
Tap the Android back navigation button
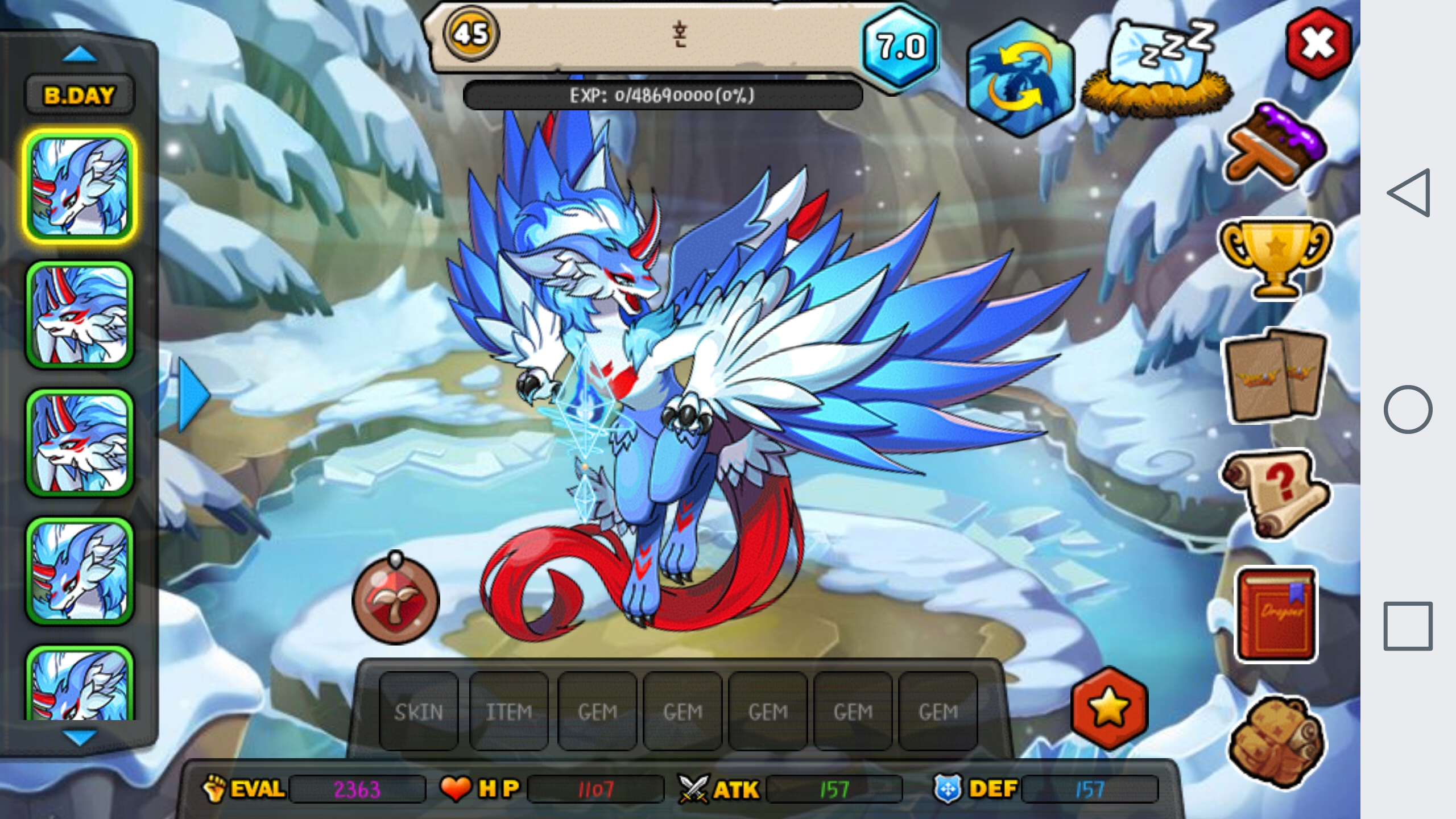point(1409,193)
